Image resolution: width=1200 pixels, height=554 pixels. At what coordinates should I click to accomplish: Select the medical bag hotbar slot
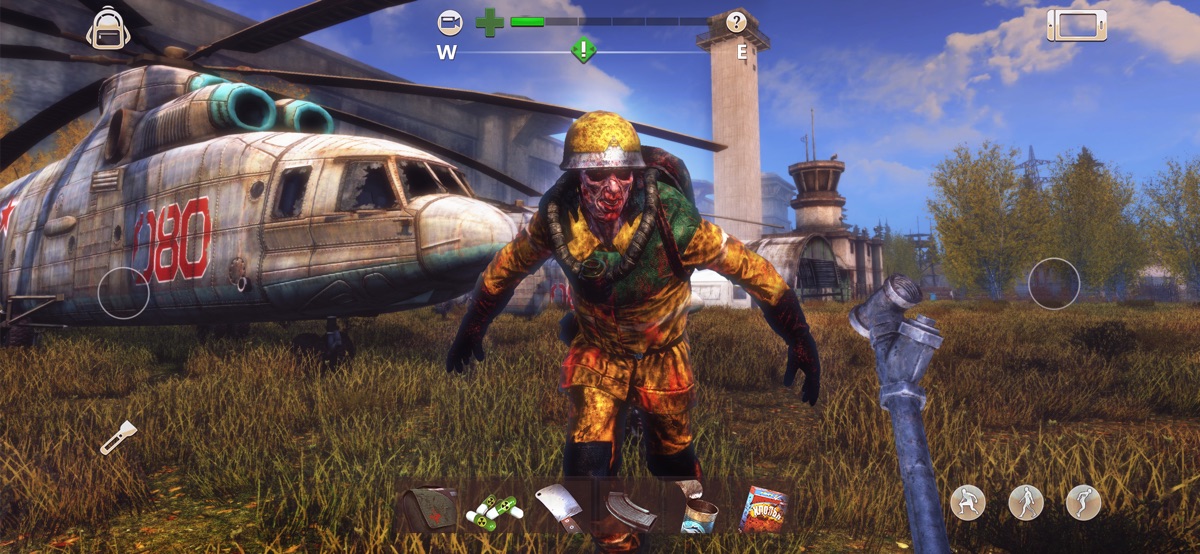427,509
